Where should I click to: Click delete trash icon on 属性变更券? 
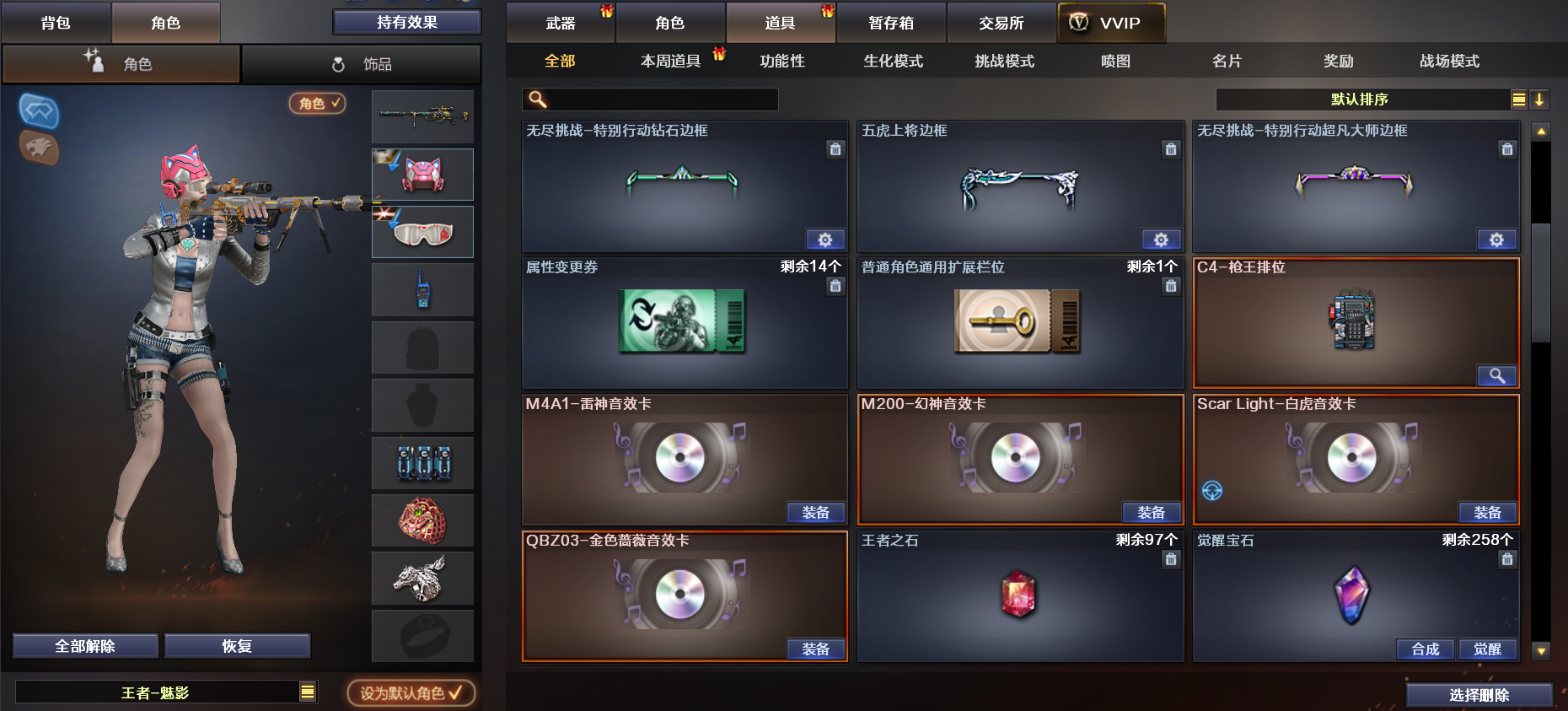click(835, 287)
